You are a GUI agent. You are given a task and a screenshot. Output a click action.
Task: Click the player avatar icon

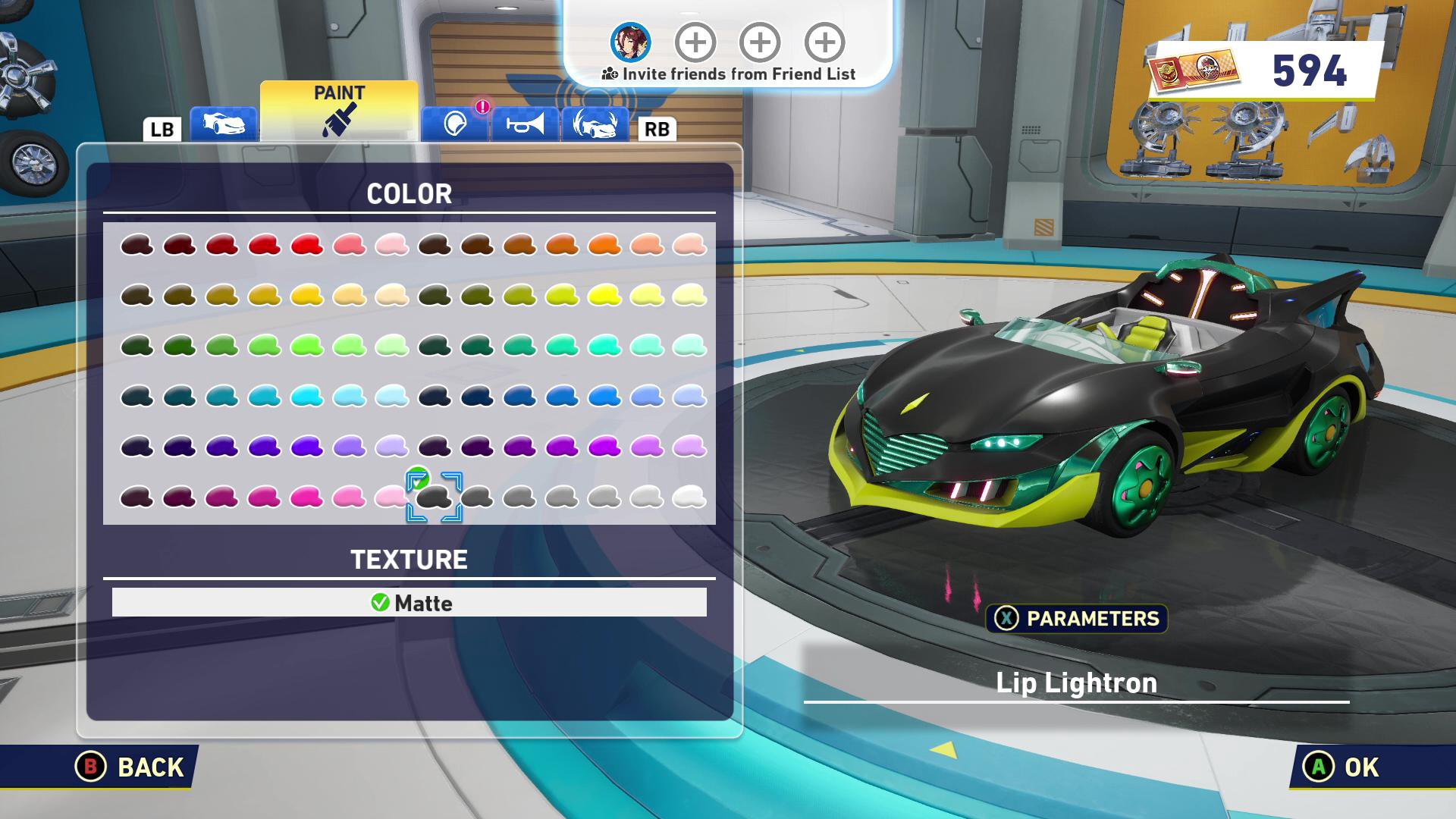pyautogui.click(x=631, y=42)
